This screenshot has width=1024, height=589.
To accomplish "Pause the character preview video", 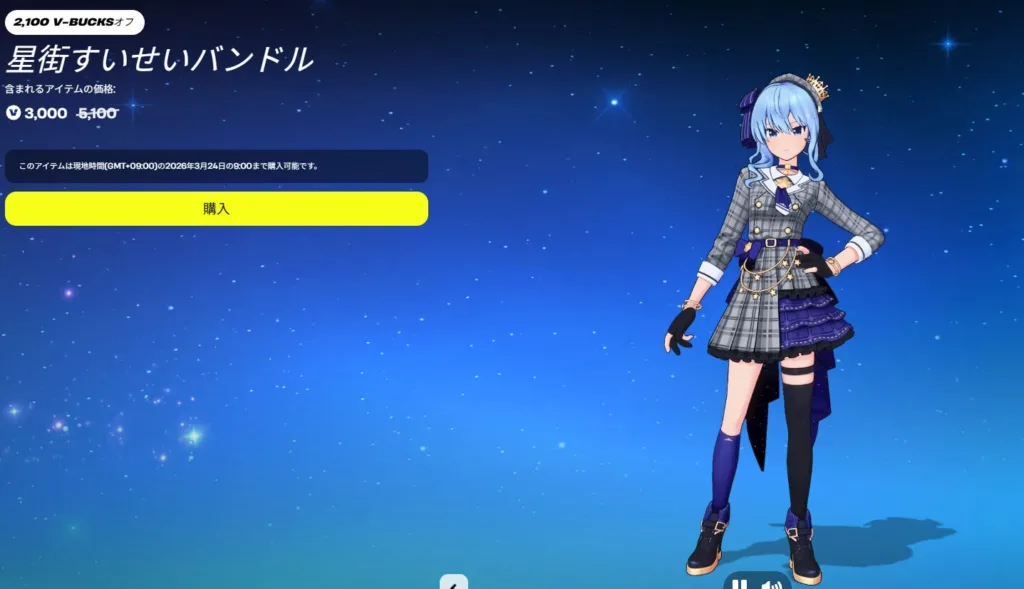I will [739, 584].
